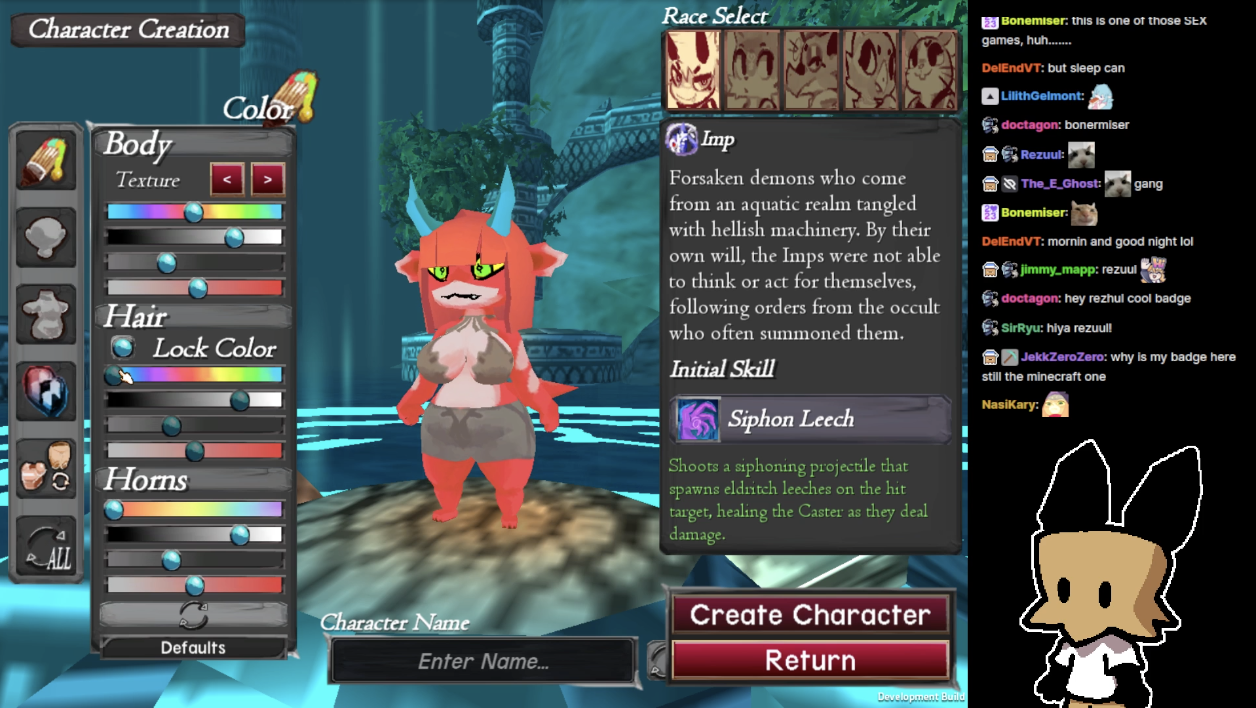Image resolution: width=1256 pixels, height=708 pixels.
Task: Click the Create Character button
Action: click(x=810, y=615)
